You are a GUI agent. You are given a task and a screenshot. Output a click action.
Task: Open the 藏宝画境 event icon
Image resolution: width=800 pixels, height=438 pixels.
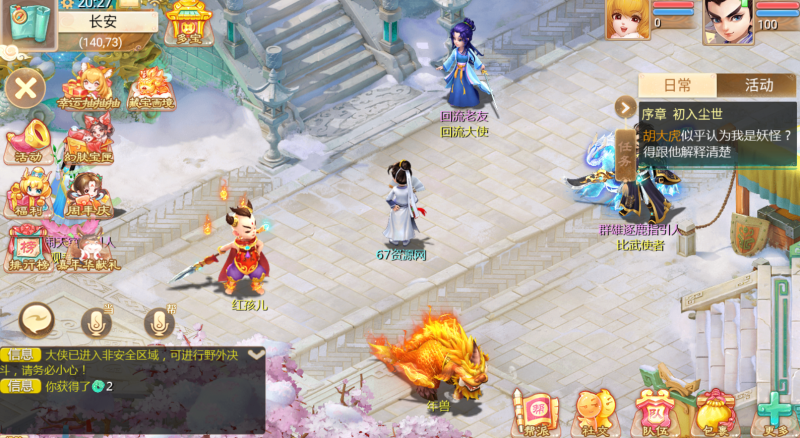150,85
